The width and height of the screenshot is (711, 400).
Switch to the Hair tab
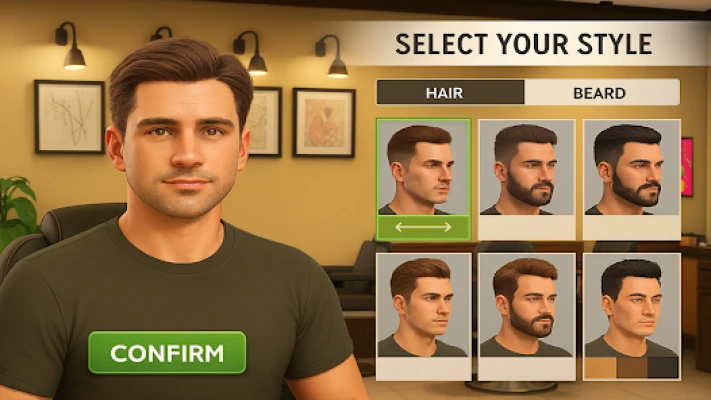tap(449, 93)
